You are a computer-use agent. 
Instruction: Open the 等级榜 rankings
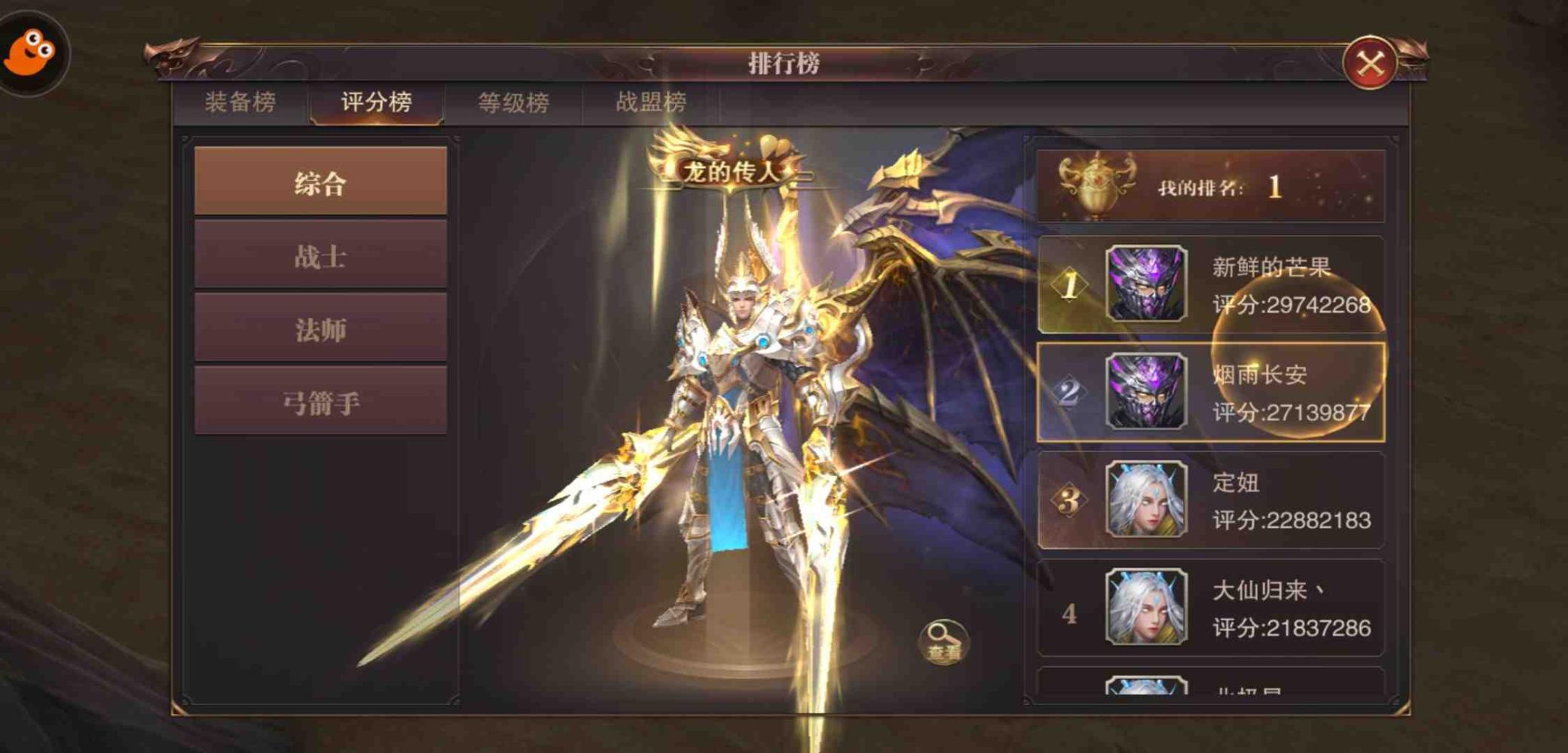click(x=513, y=103)
